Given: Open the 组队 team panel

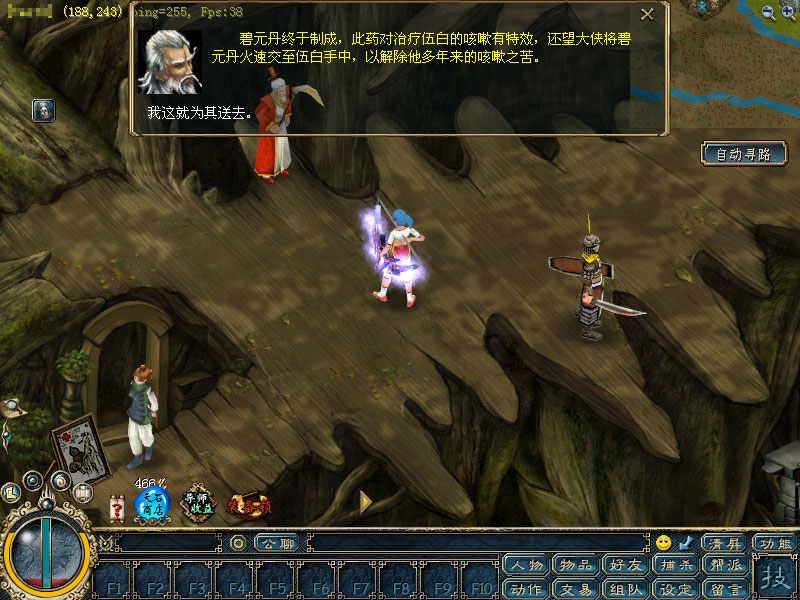Looking at the screenshot, I should click(627, 588).
